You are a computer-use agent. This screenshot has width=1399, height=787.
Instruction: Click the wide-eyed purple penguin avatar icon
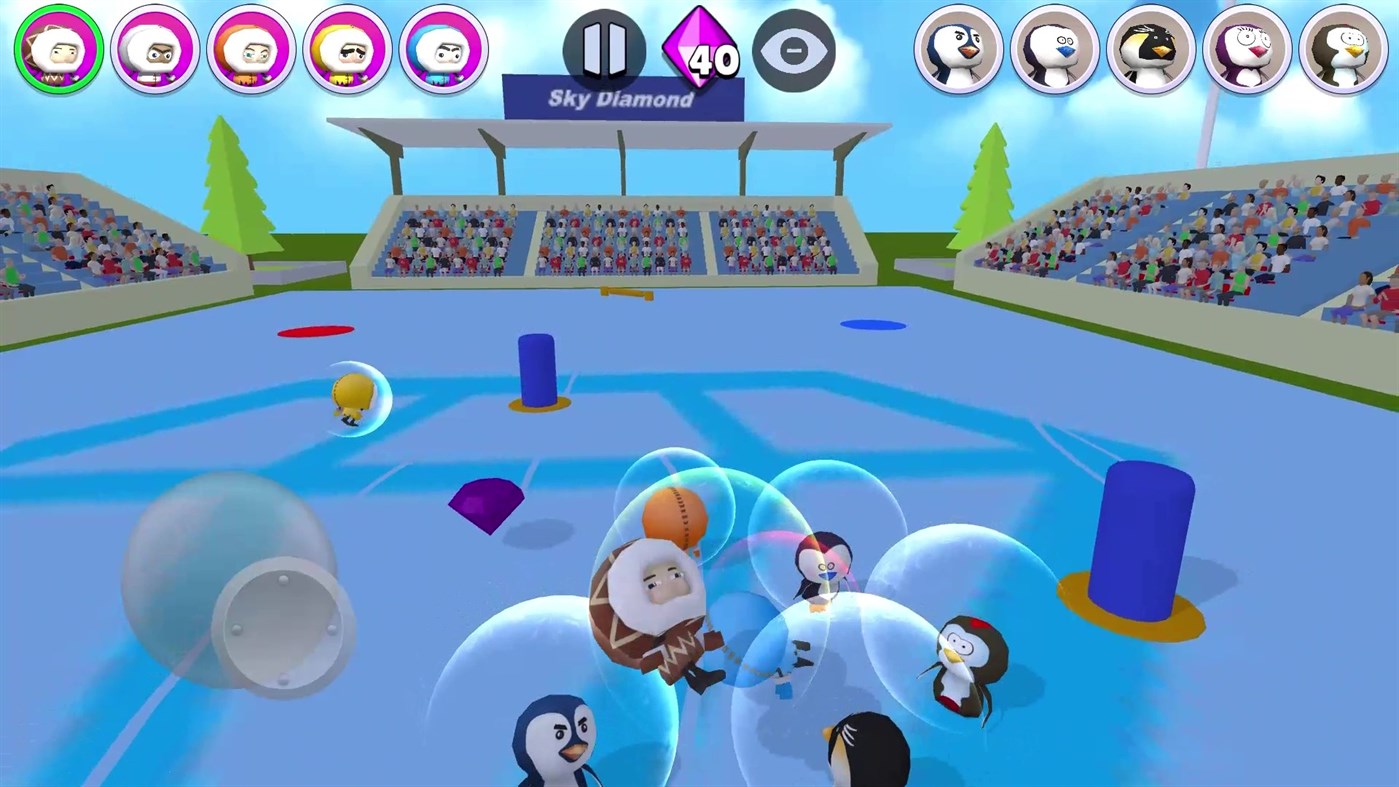click(1247, 50)
